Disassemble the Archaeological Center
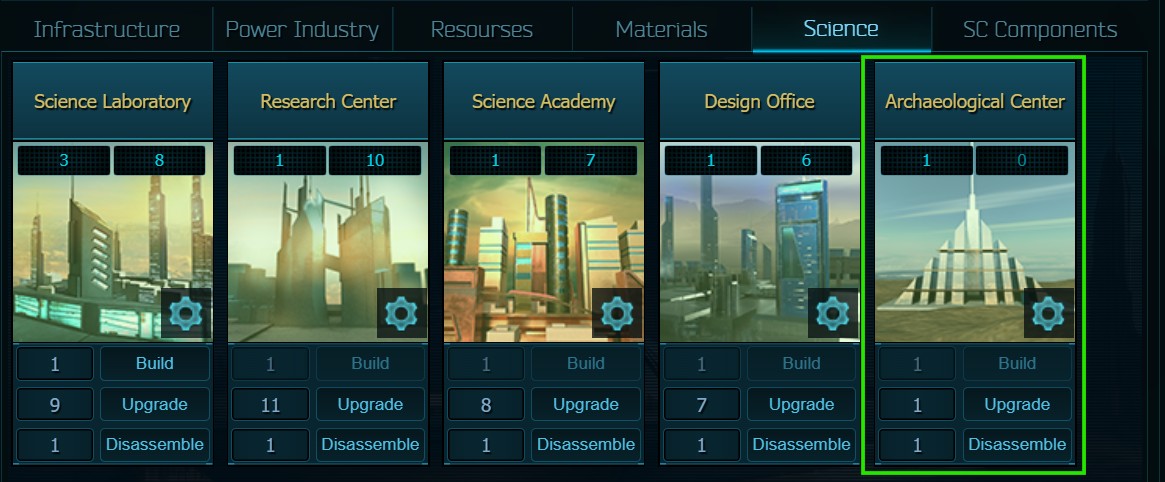The width and height of the screenshot is (1165, 482). [x=1017, y=445]
